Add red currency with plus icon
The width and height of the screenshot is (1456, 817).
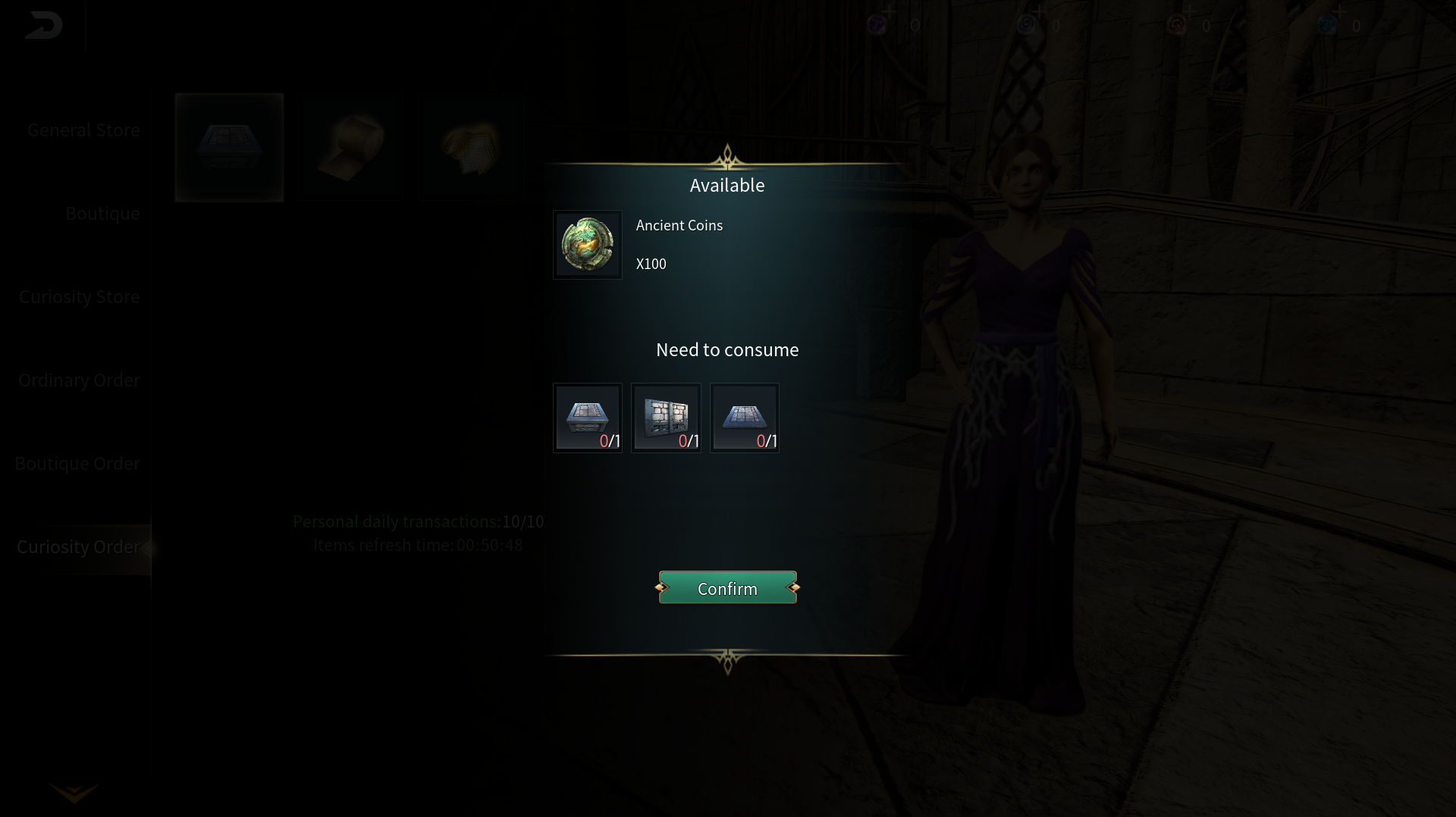point(1188,12)
